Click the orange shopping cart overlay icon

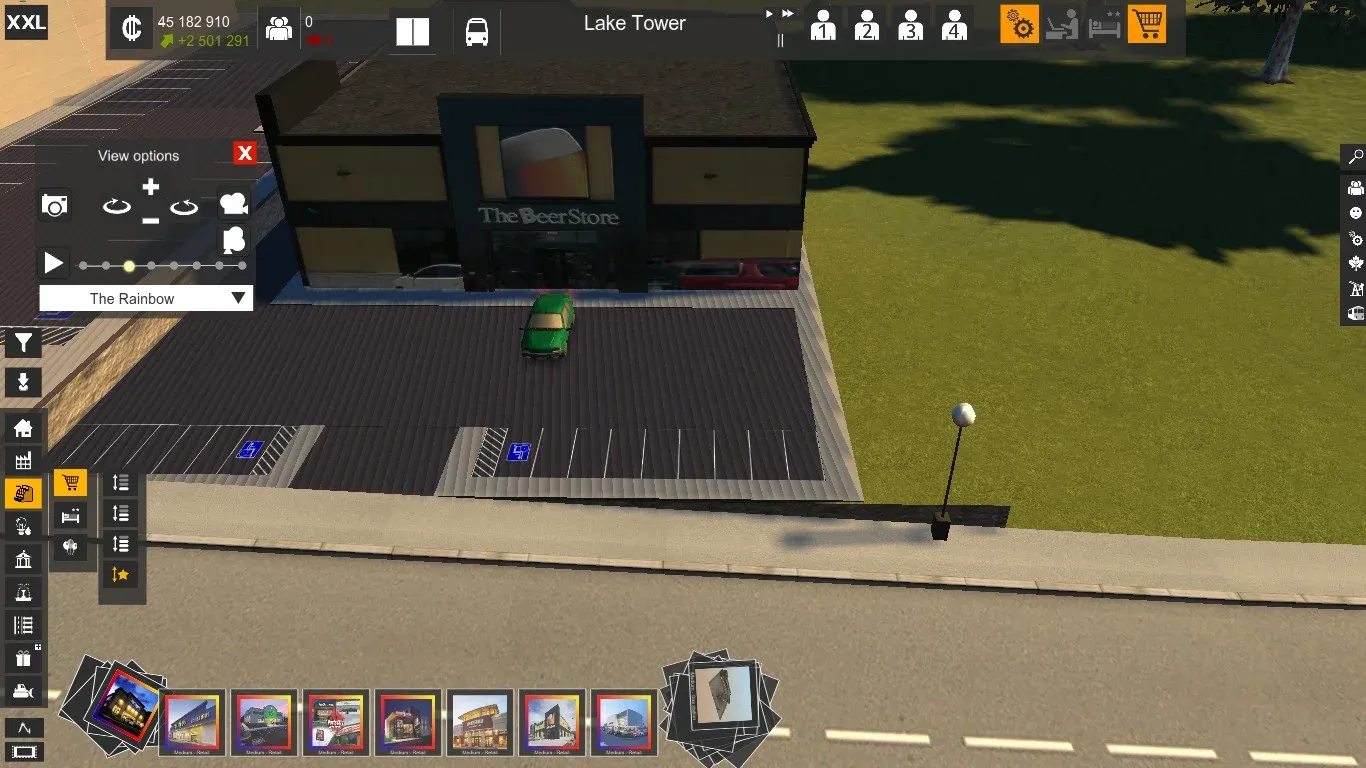(1147, 24)
